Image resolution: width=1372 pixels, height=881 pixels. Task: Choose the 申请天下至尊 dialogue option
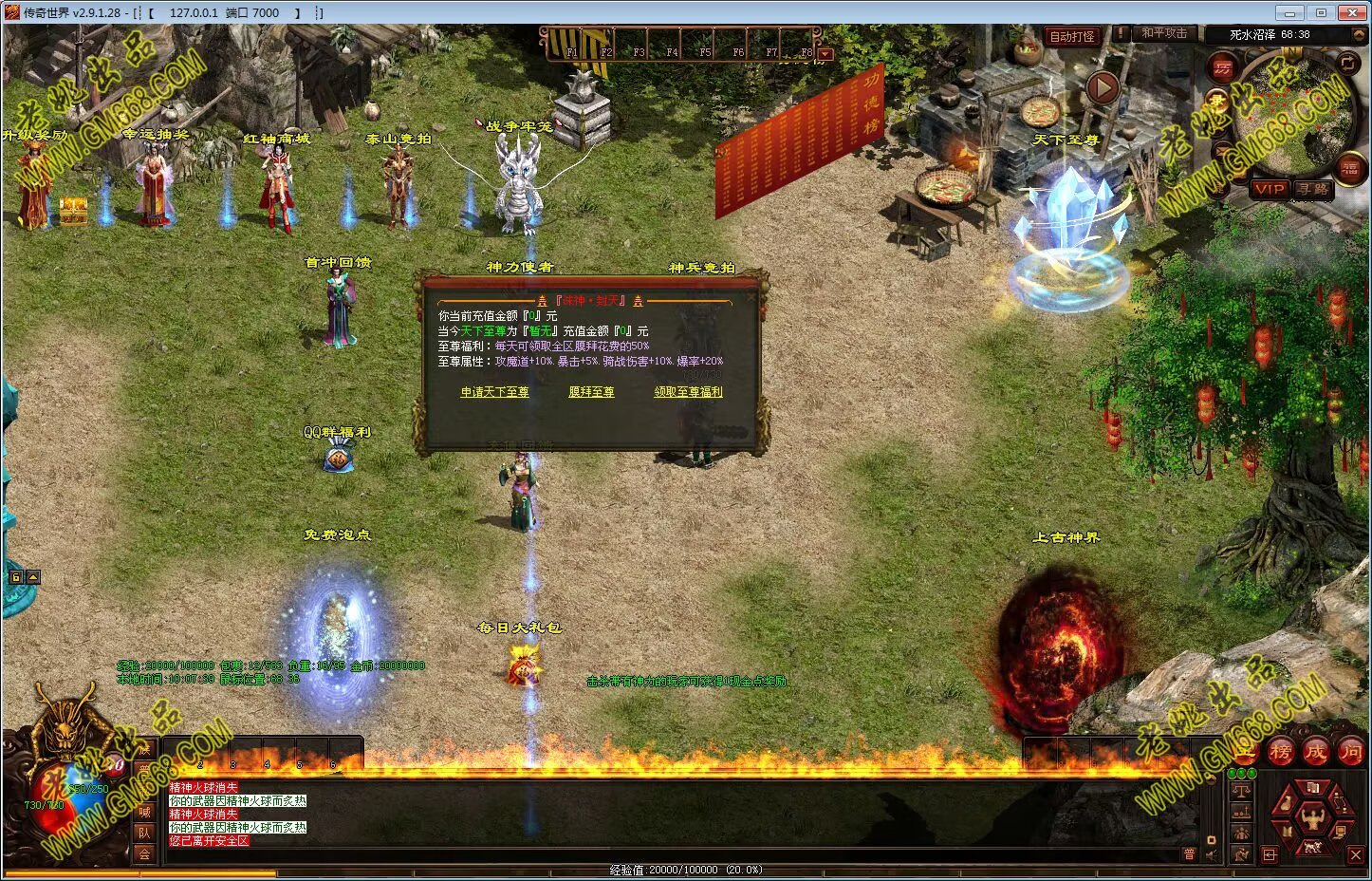494,392
